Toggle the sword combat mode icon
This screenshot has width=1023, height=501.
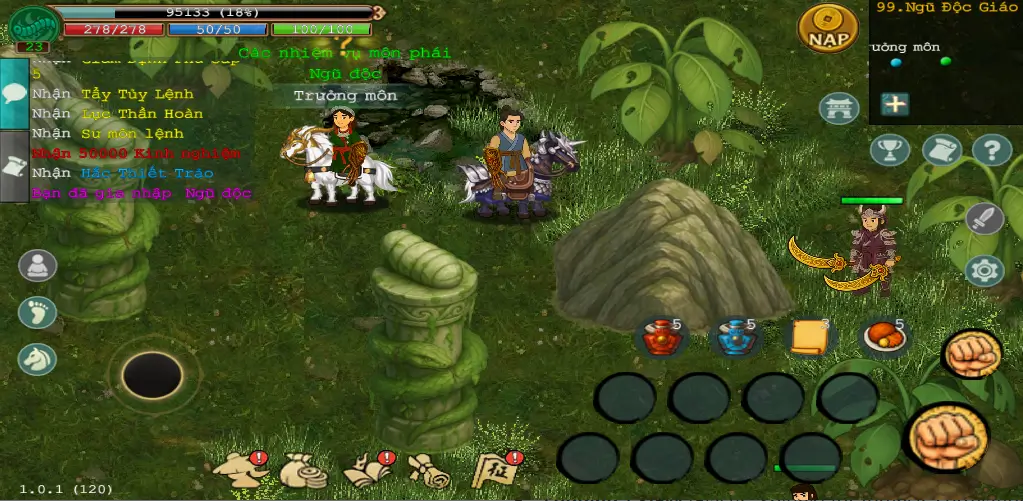coord(984,217)
